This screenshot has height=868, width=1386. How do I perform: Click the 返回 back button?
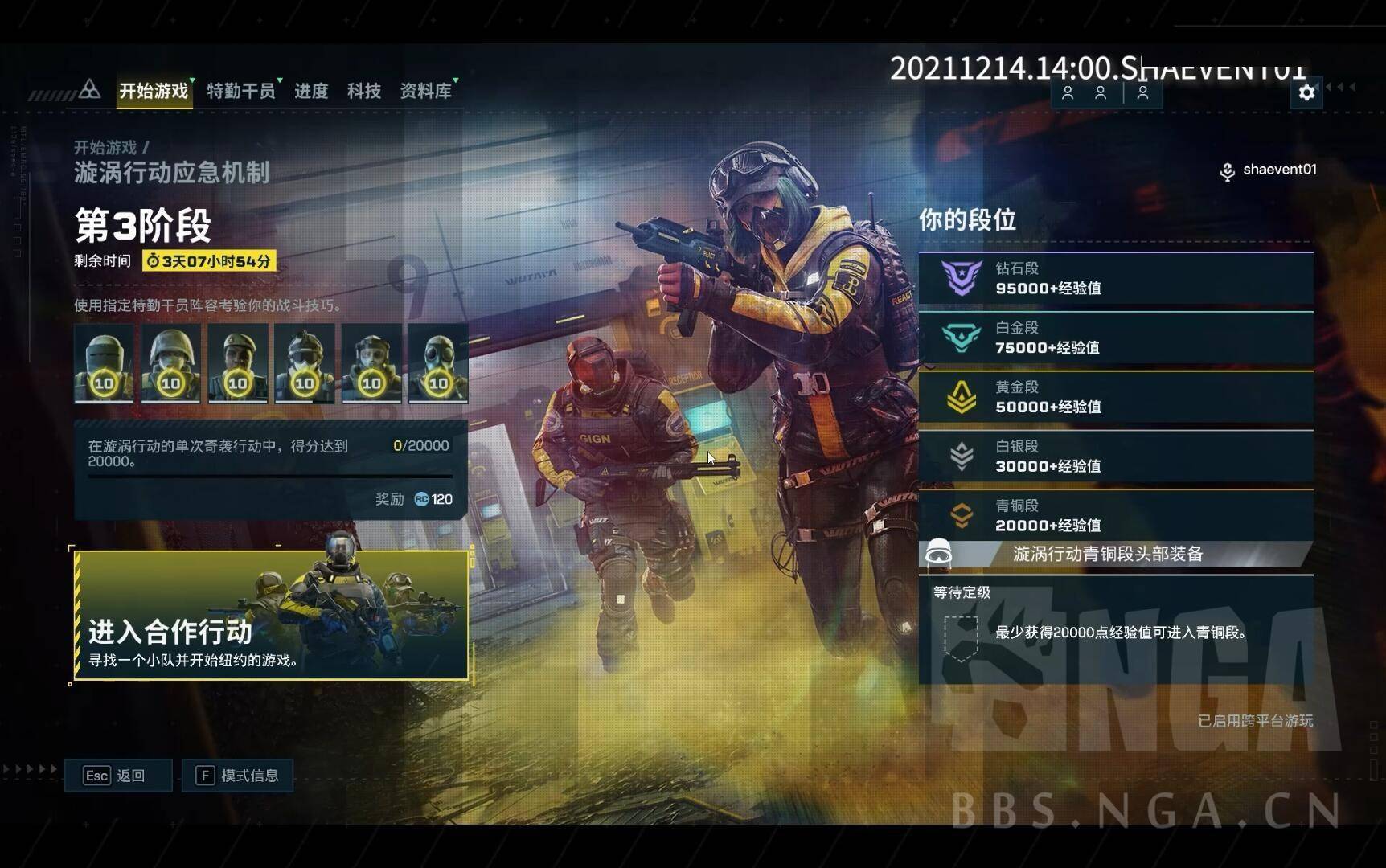click(118, 776)
